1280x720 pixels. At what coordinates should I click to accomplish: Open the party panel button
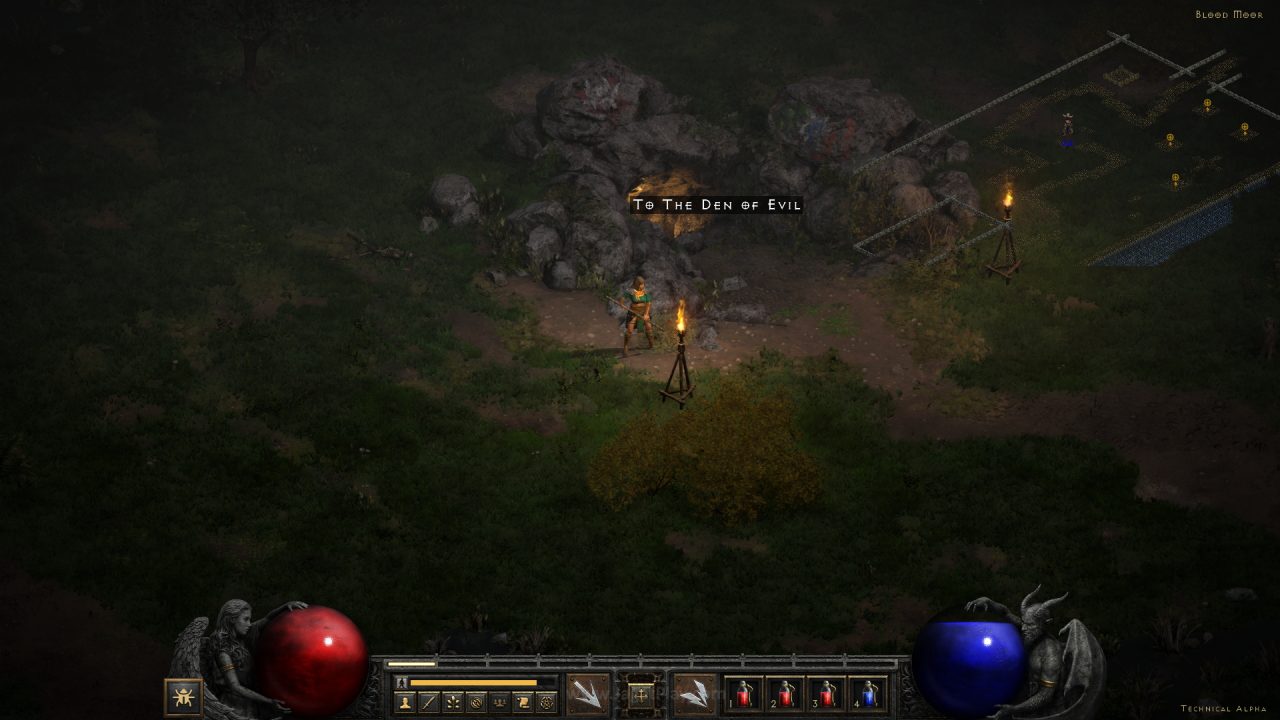pyautogui.click(x=499, y=702)
